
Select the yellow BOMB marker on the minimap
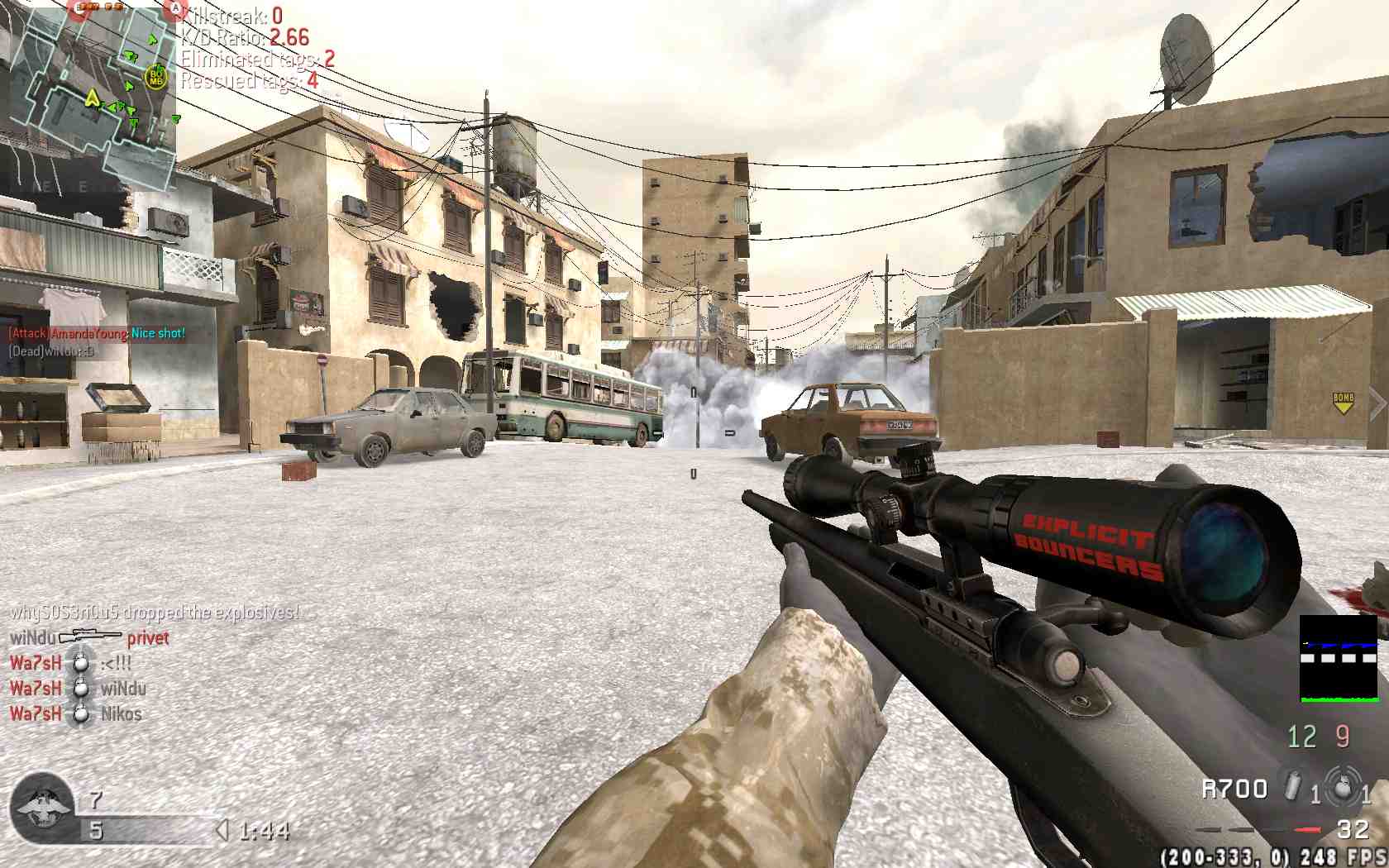point(155,78)
